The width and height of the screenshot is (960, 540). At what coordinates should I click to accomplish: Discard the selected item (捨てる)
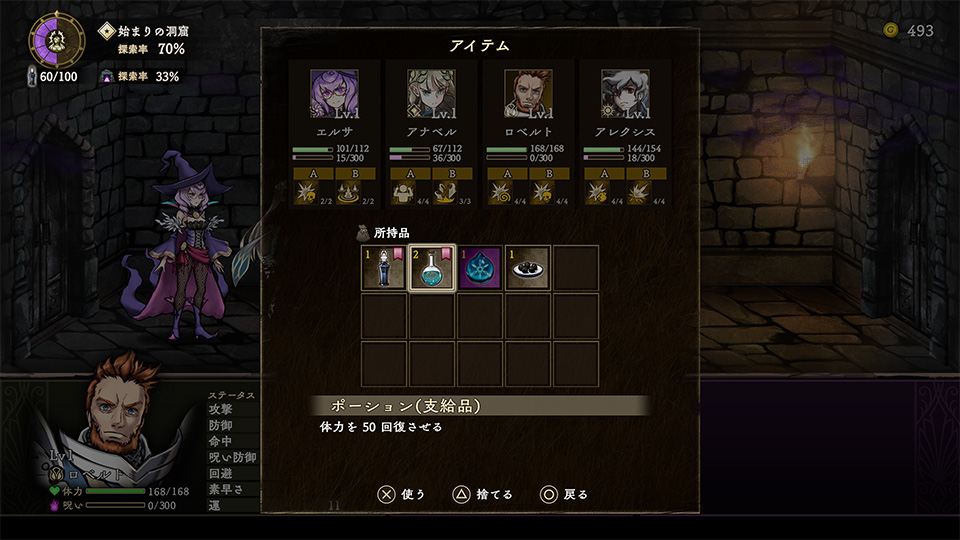(x=483, y=494)
